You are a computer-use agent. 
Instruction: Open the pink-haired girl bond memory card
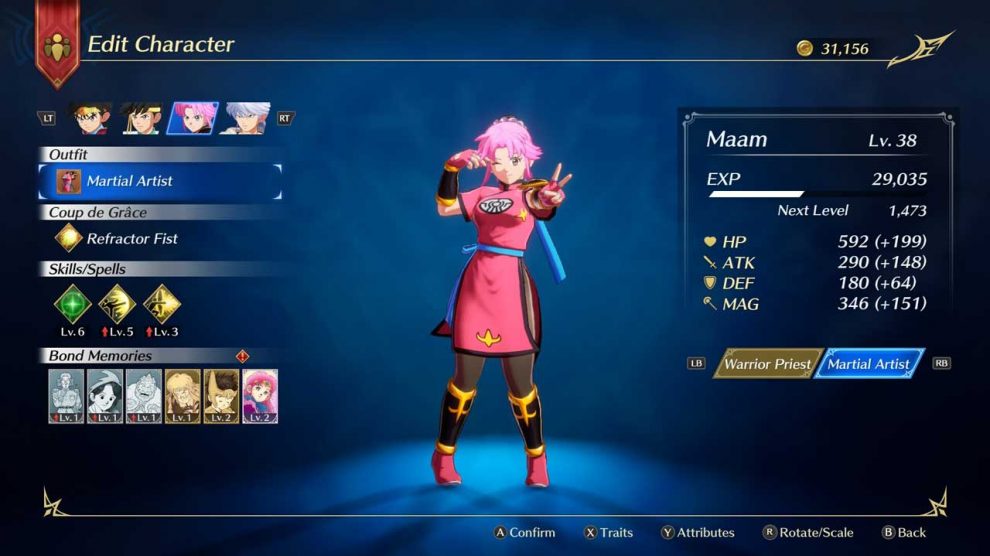[260, 396]
